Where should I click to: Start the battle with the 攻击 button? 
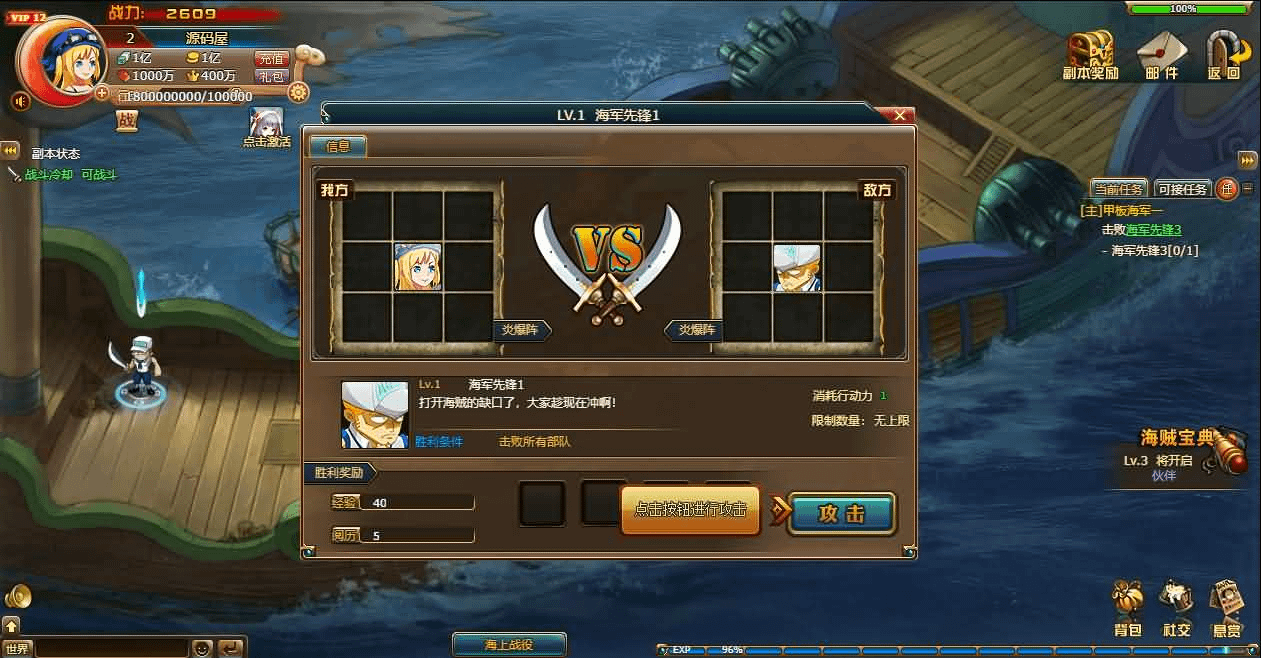click(841, 514)
